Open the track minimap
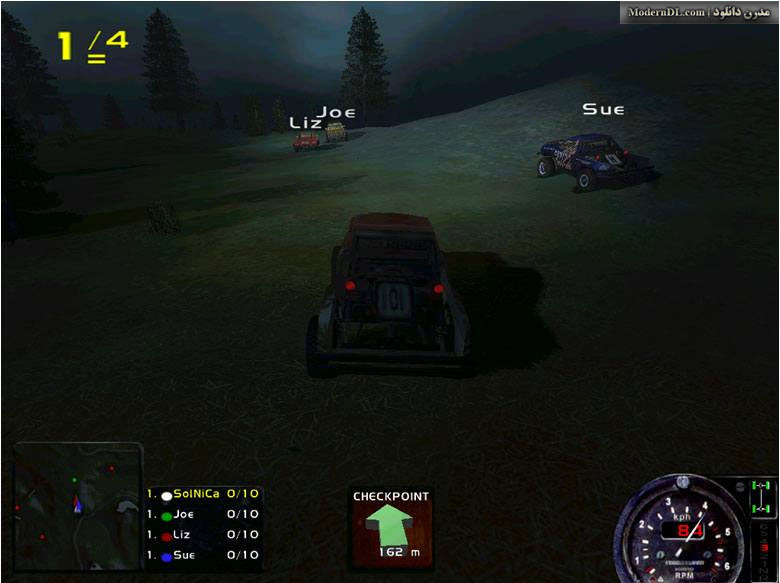Viewport: 780px width, 583px height. coord(78,506)
